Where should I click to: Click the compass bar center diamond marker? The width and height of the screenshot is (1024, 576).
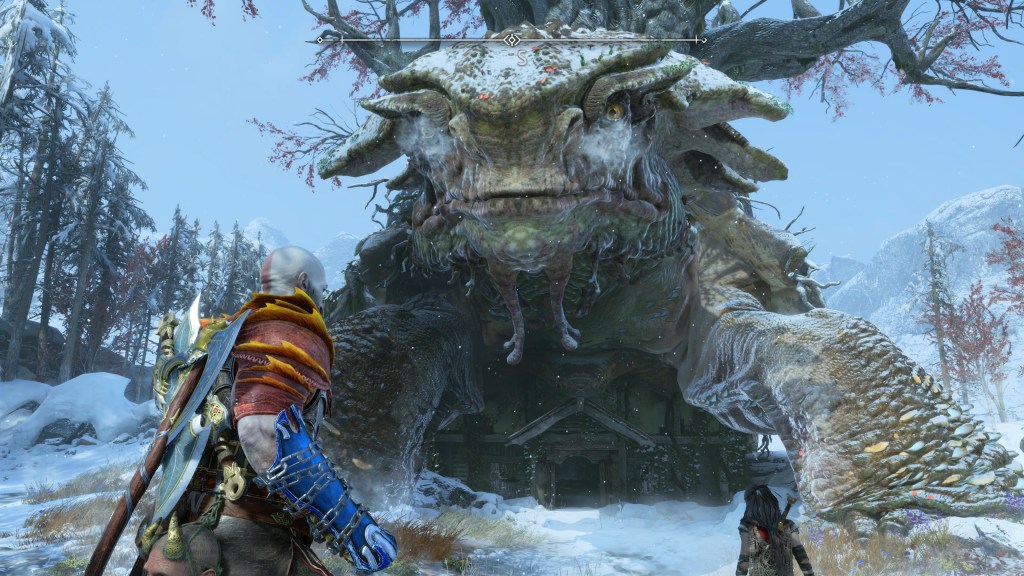512,40
